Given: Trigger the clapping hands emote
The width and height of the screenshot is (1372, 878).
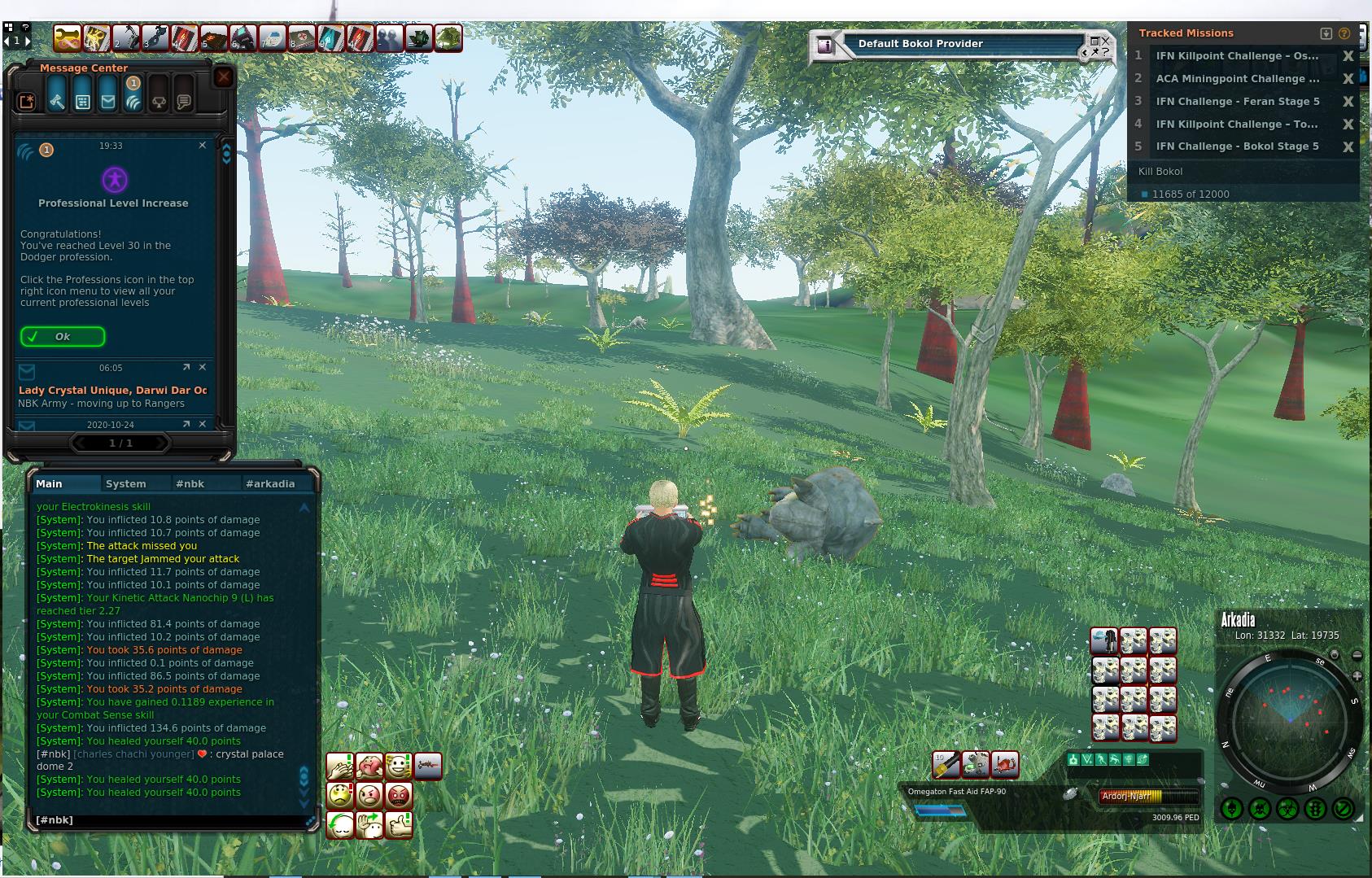Looking at the screenshot, I should pos(340,766).
